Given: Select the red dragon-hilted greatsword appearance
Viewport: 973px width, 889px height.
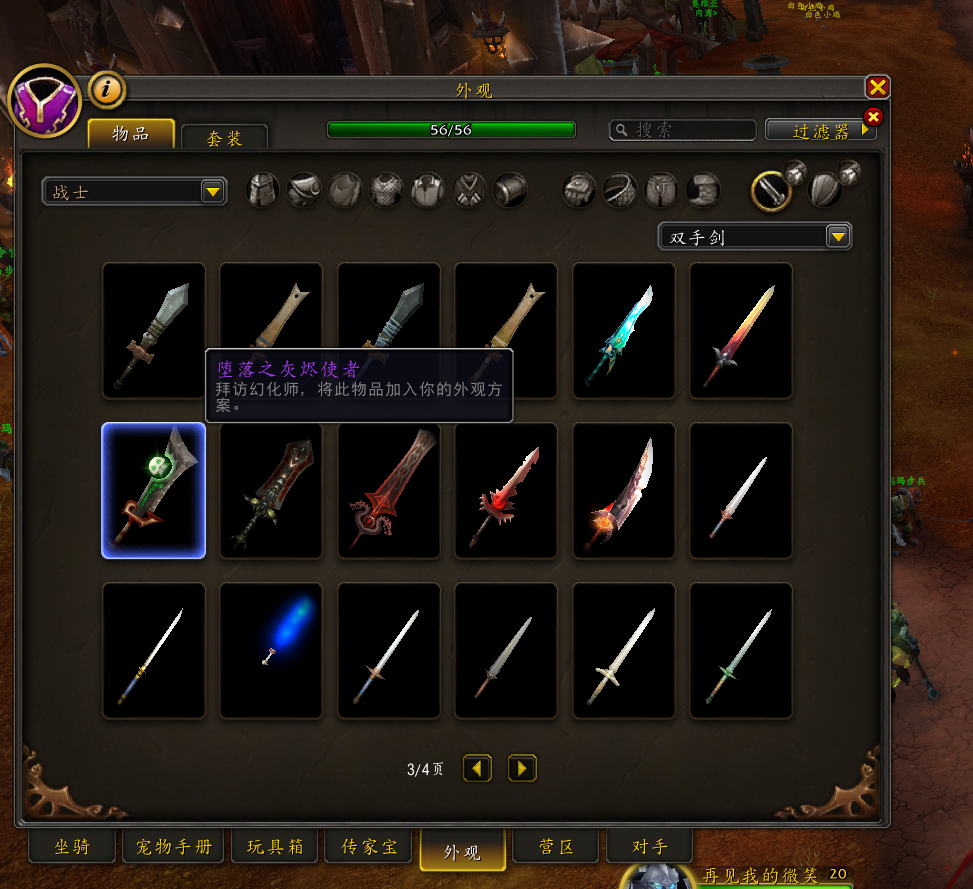Looking at the screenshot, I should 388,490.
